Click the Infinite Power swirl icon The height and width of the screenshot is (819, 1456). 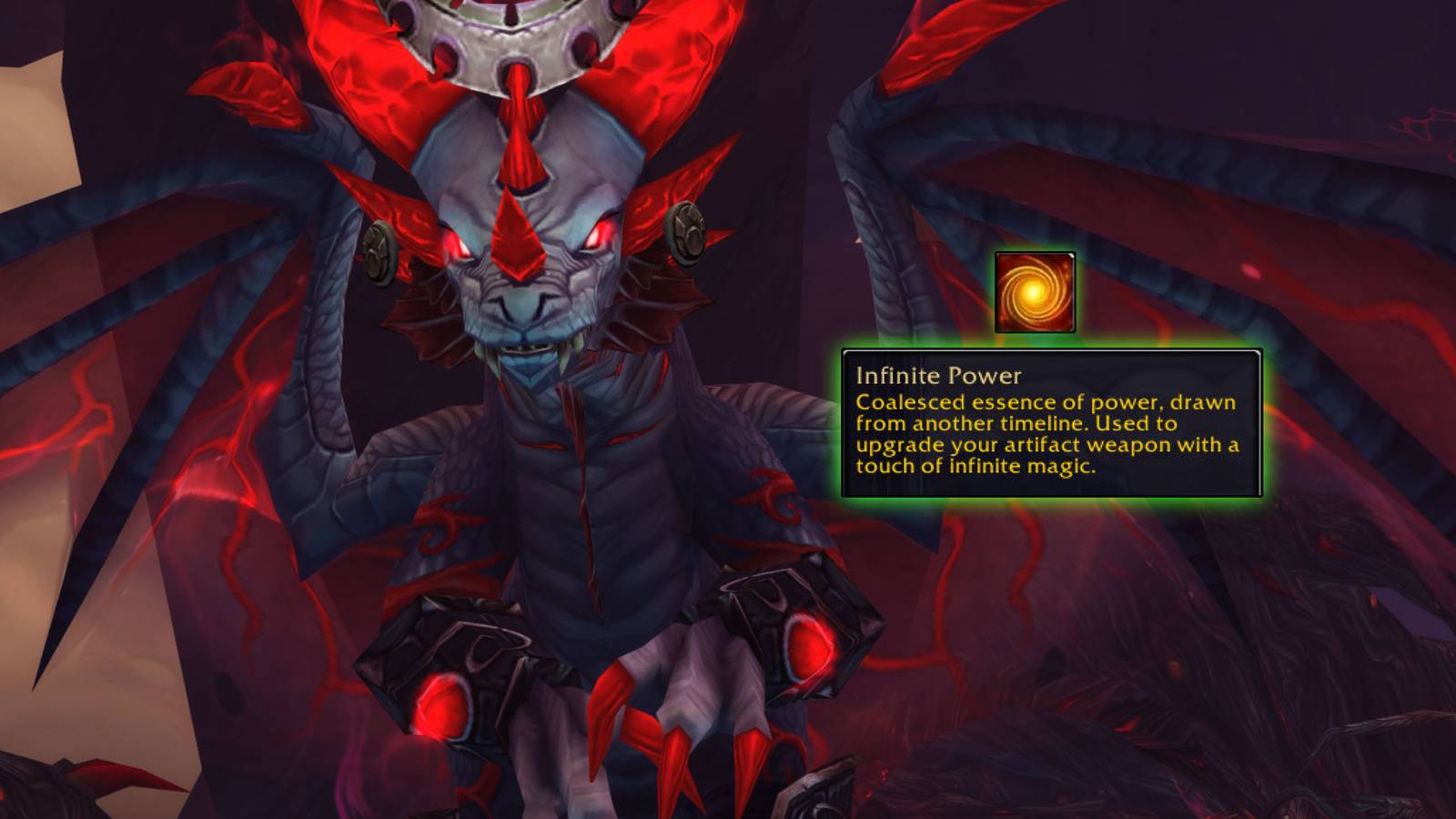click(1037, 289)
